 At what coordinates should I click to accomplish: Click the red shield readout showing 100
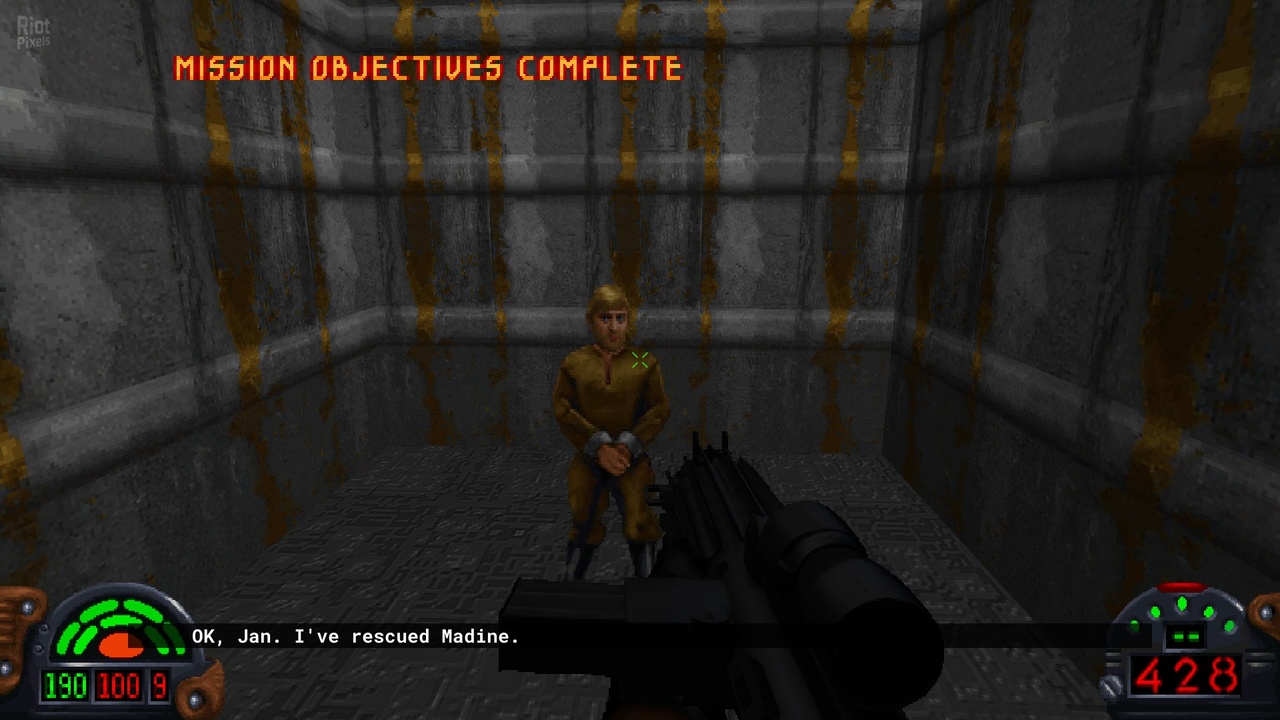pyautogui.click(x=119, y=687)
